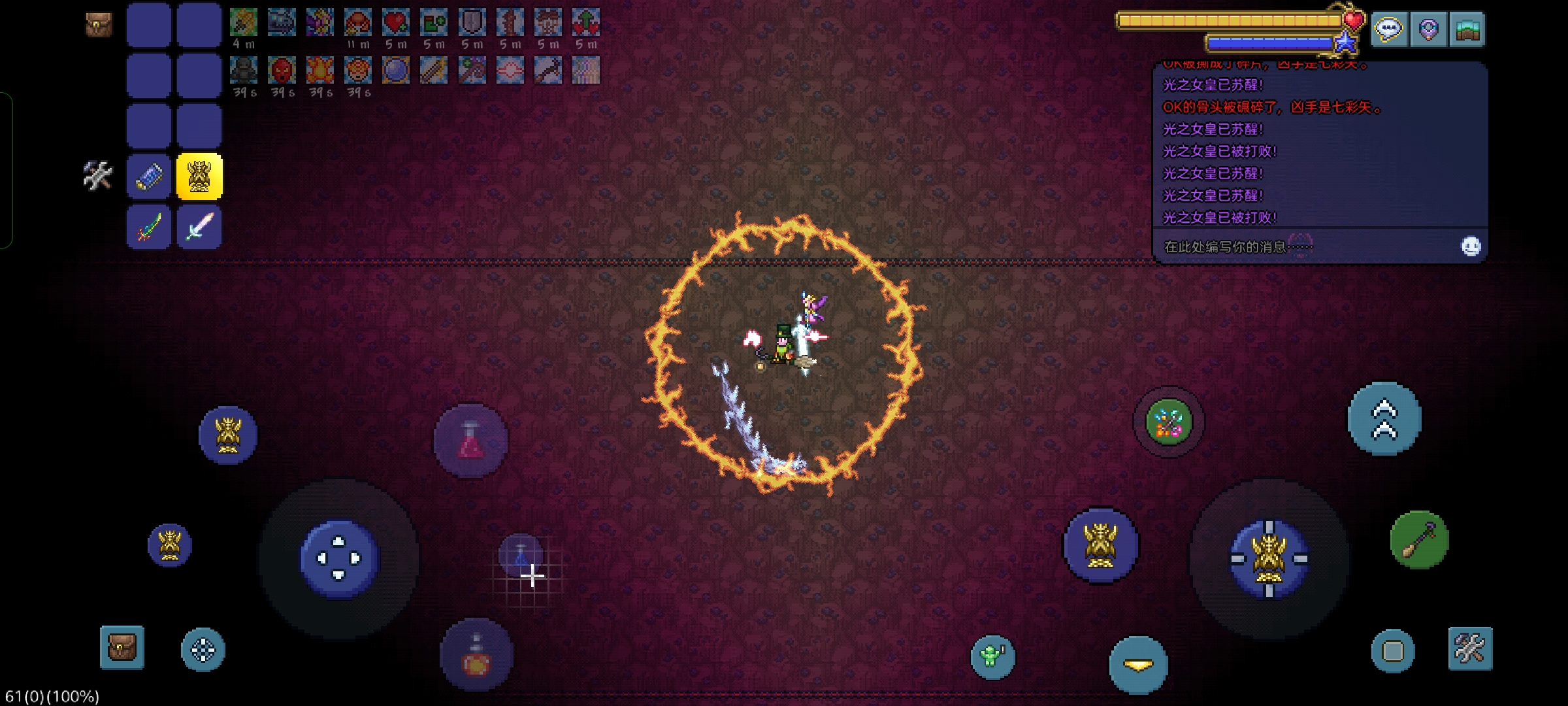Fire the grappling hook button

point(1419,540)
